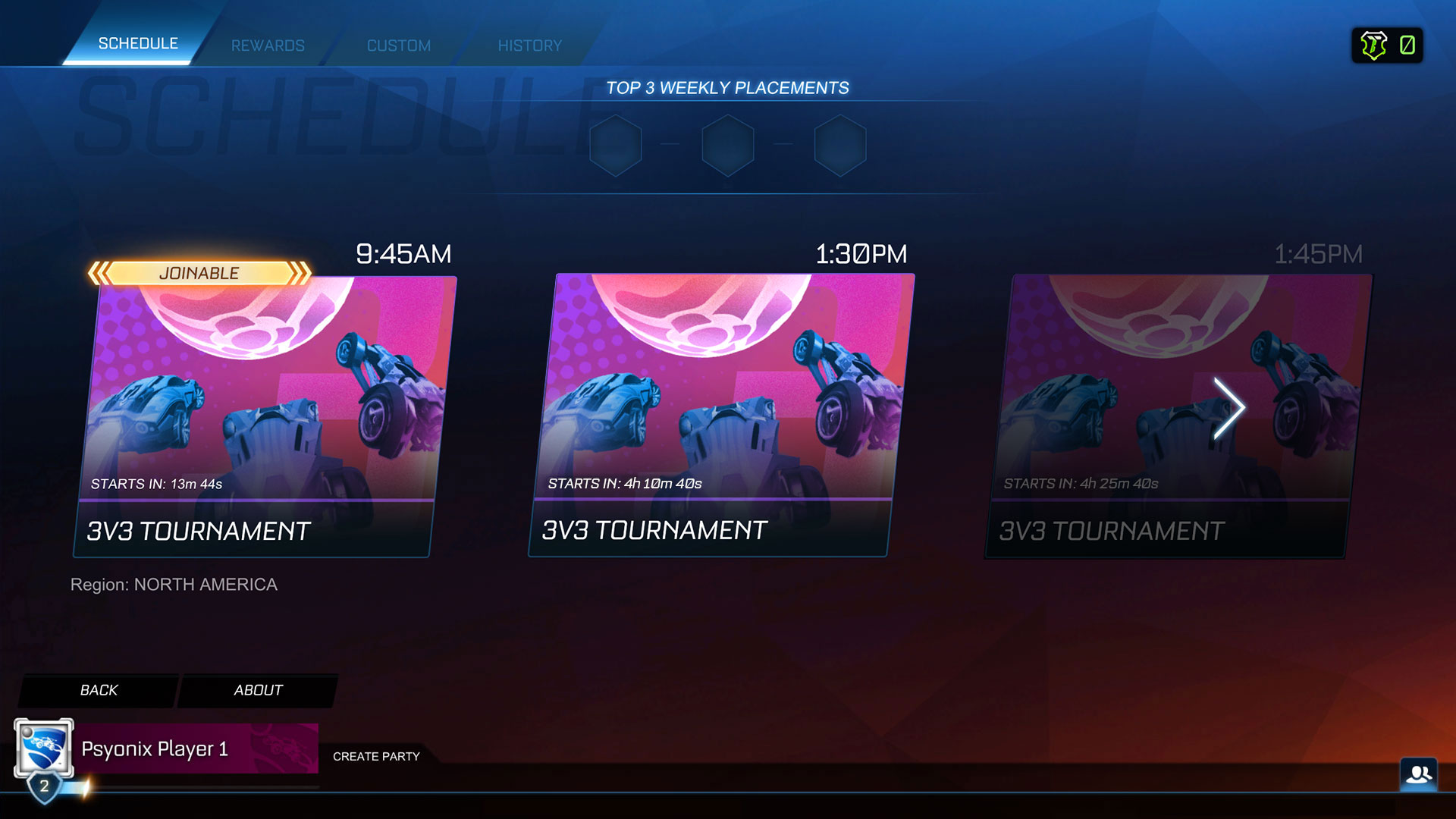1456x819 pixels.
Task: View the HISTORY tab
Action: tap(529, 45)
